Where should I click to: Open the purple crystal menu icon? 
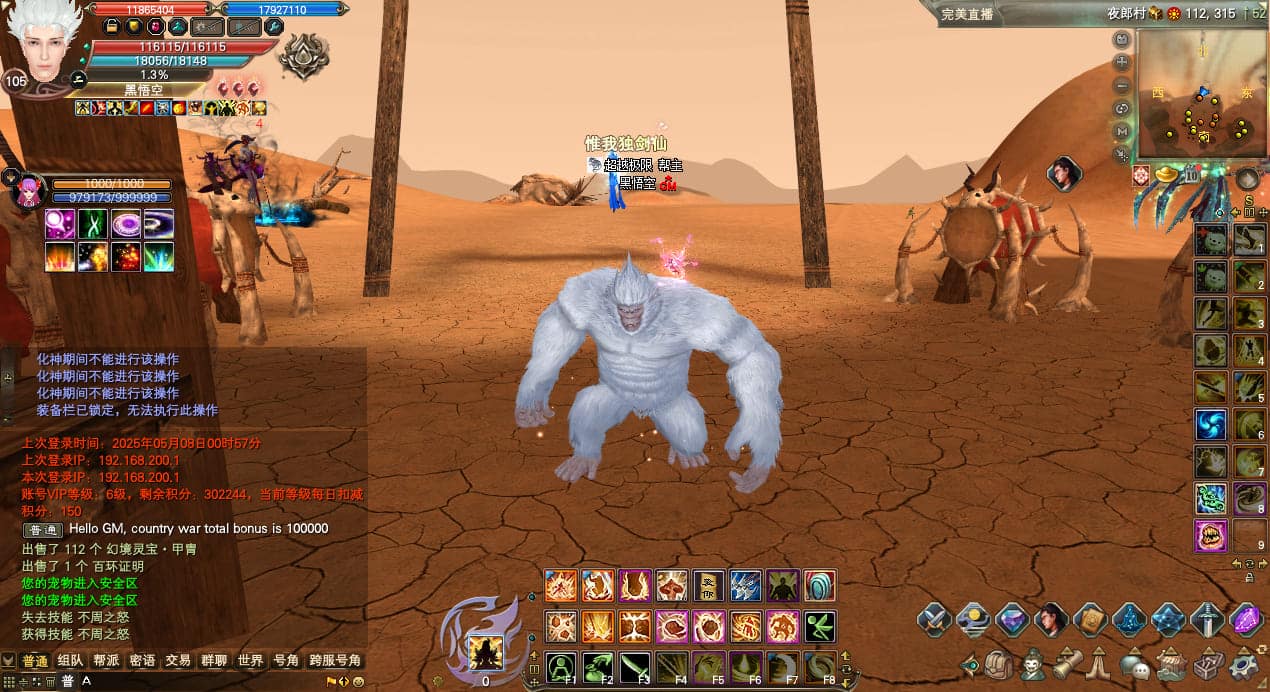click(x=1246, y=620)
